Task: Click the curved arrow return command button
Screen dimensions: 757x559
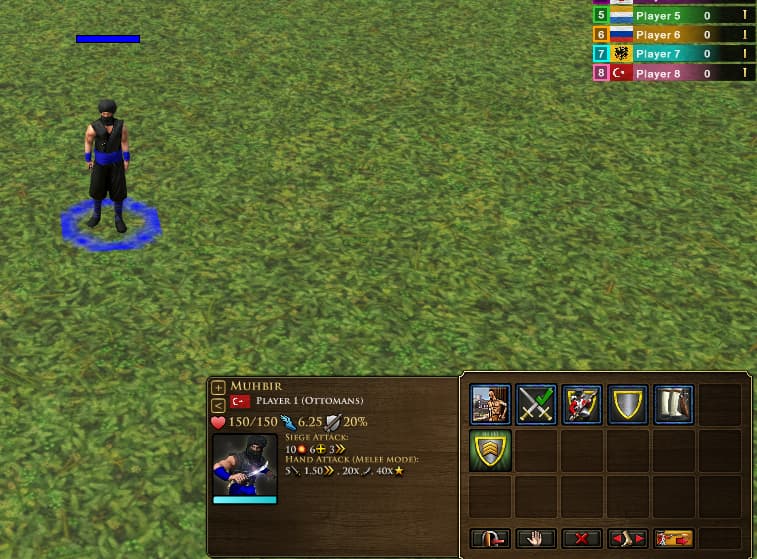Action: coord(490,538)
